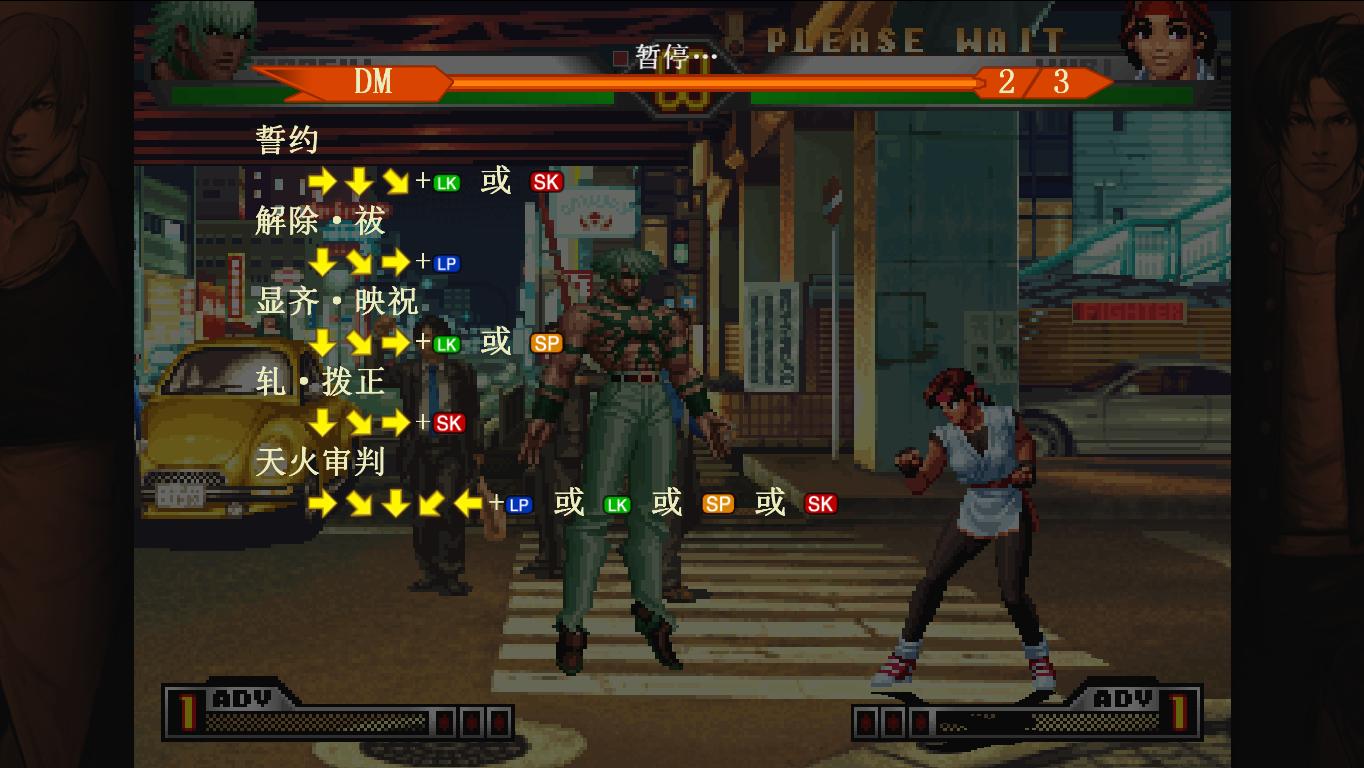Click the diagonal down-right arrow in 誓约 command

point(396,182)
